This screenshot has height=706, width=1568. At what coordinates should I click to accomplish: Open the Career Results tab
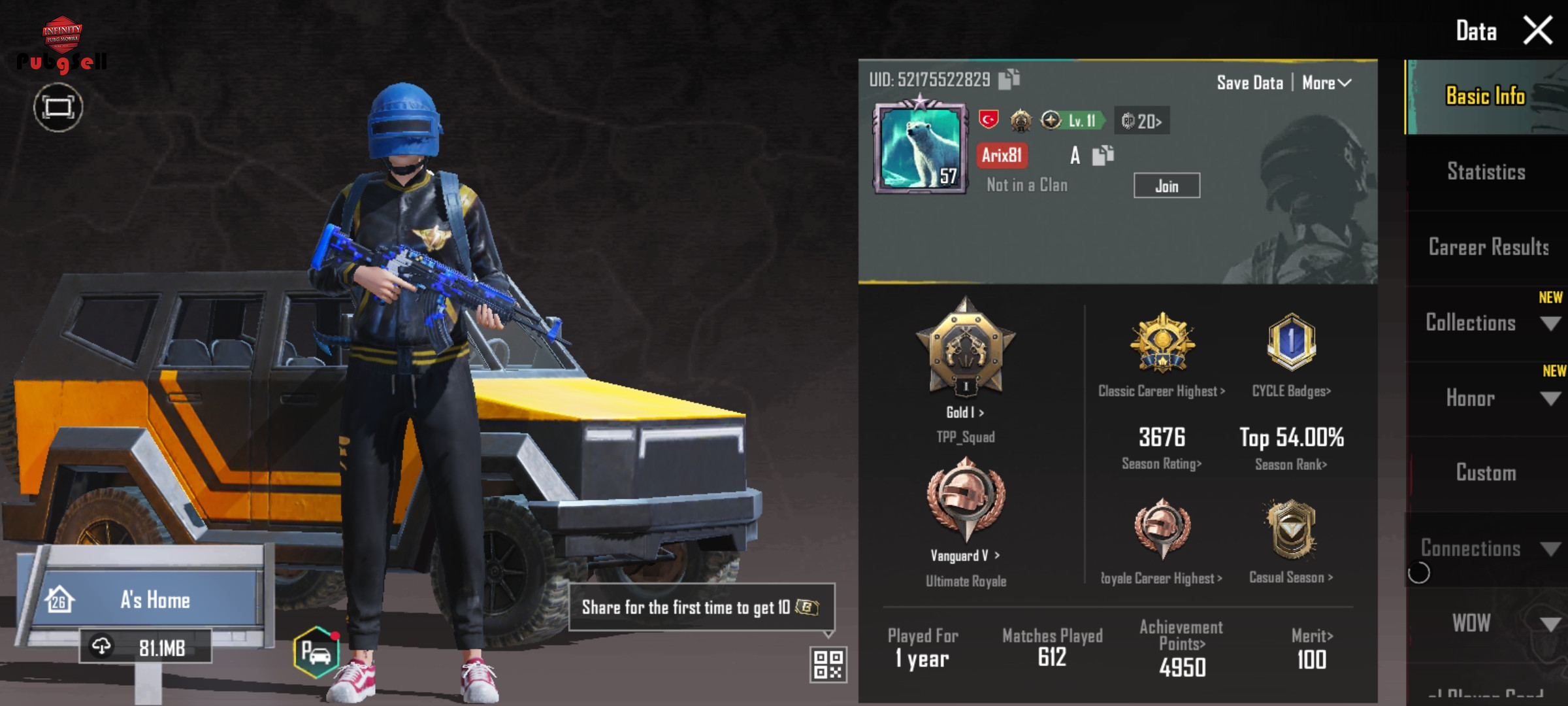(x=1488, y=247)
